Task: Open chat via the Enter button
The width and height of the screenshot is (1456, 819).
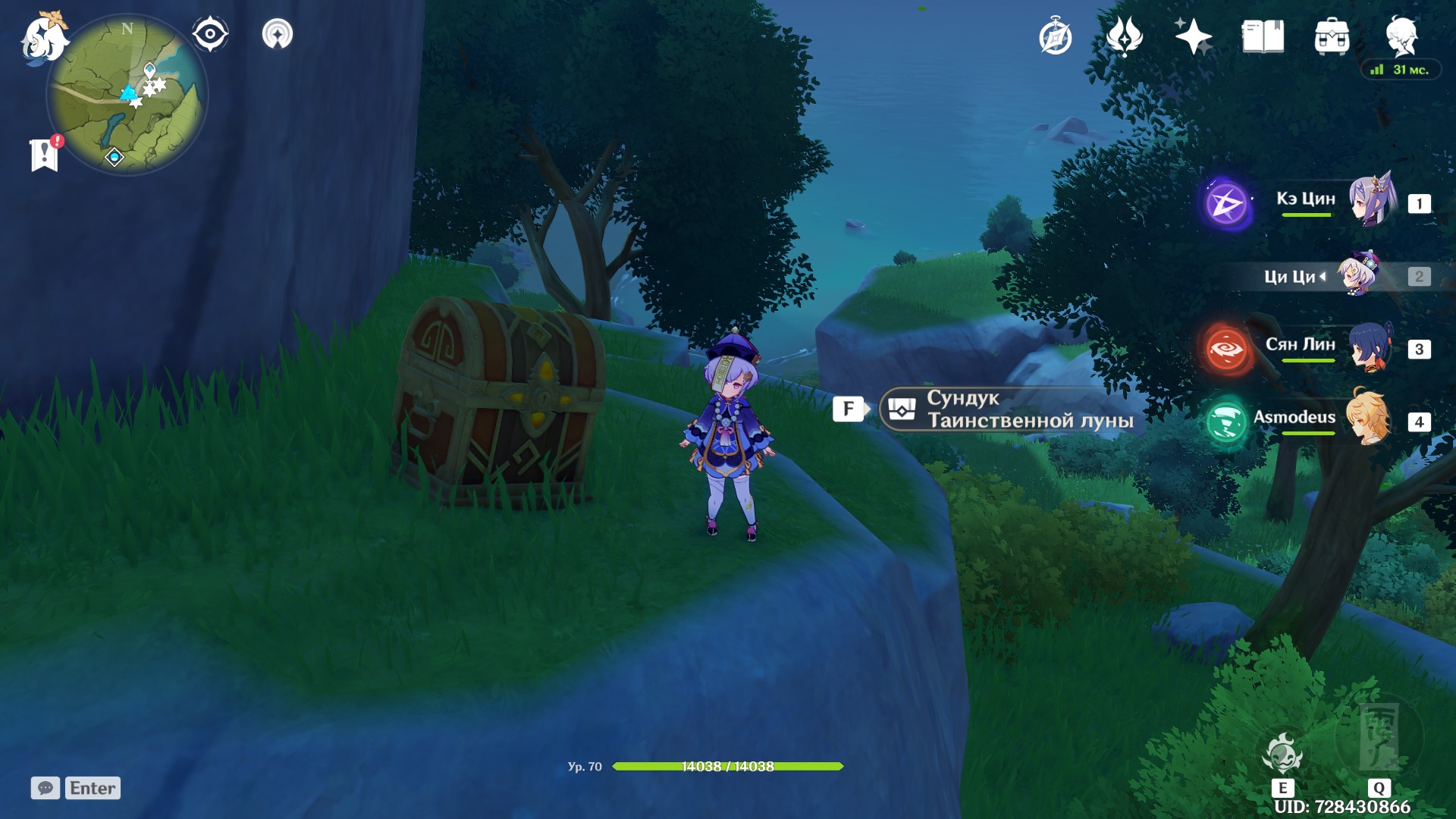Action: [x=91, y=788]
